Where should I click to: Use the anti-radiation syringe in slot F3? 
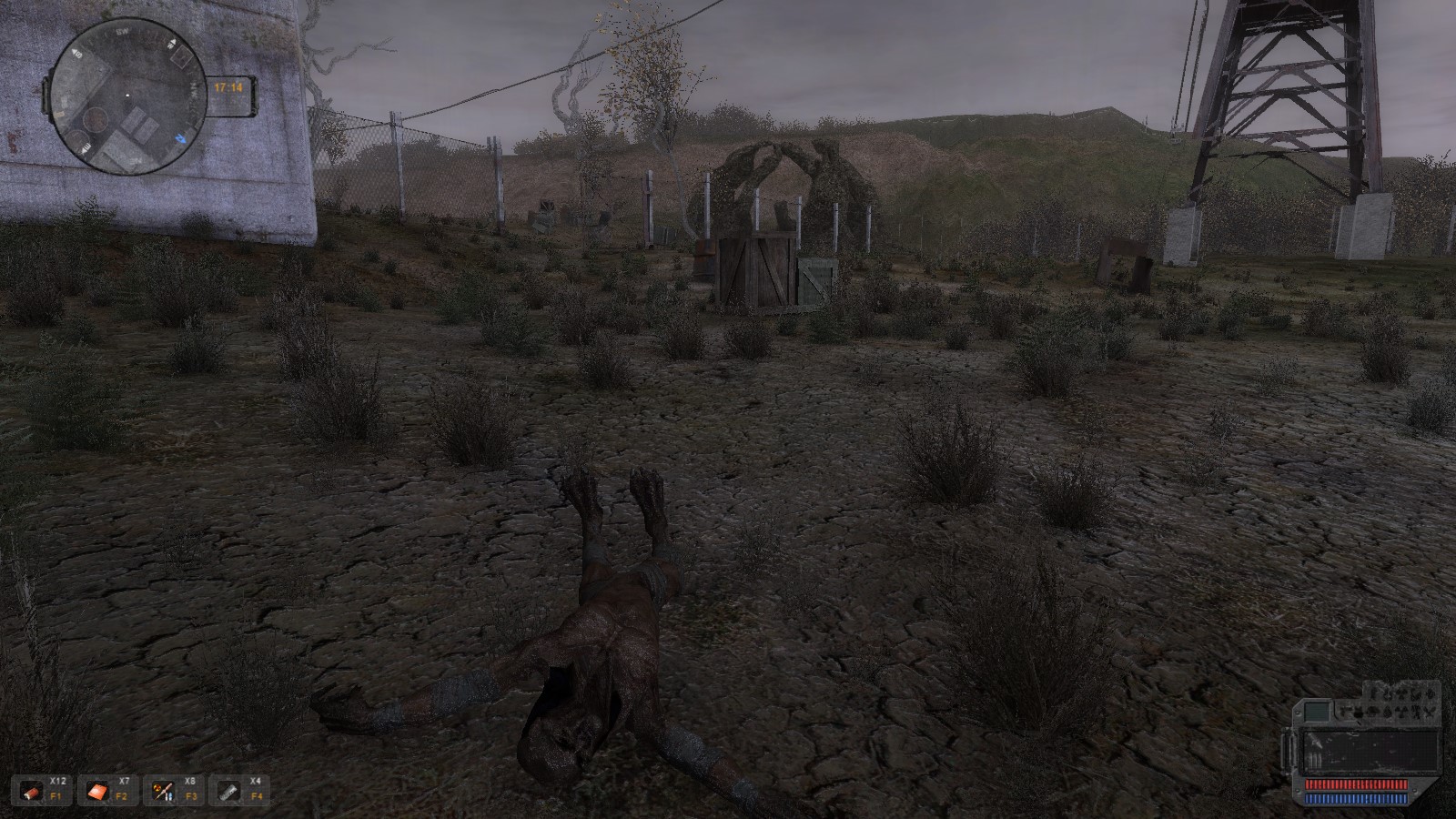click(x=165, y=792)
